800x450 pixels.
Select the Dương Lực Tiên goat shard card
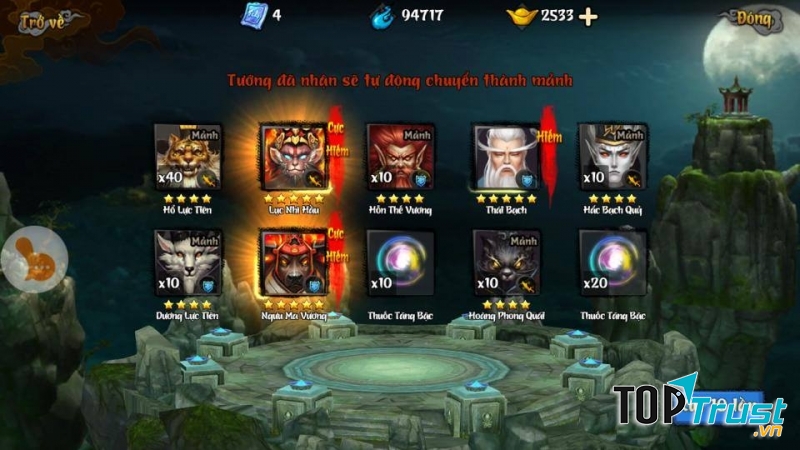pos(188,263)
